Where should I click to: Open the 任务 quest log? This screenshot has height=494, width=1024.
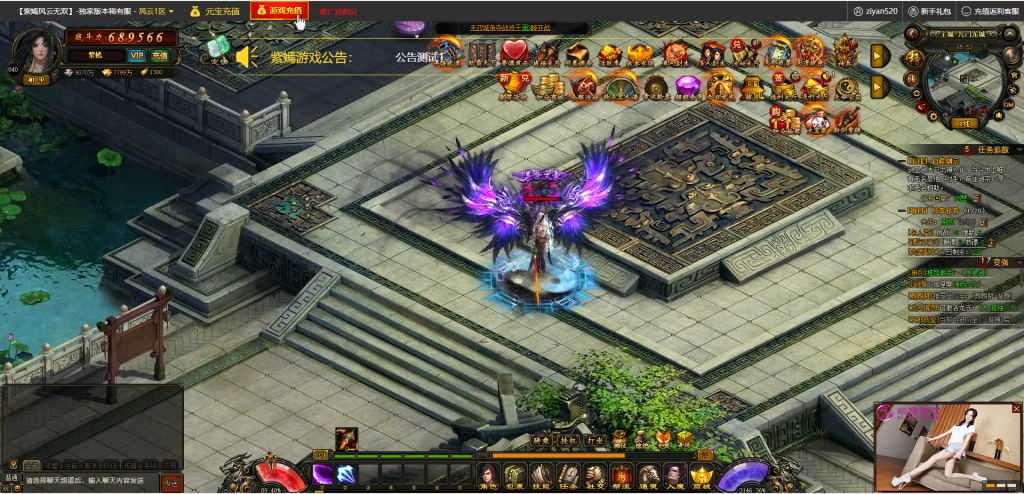coord(568,475)
